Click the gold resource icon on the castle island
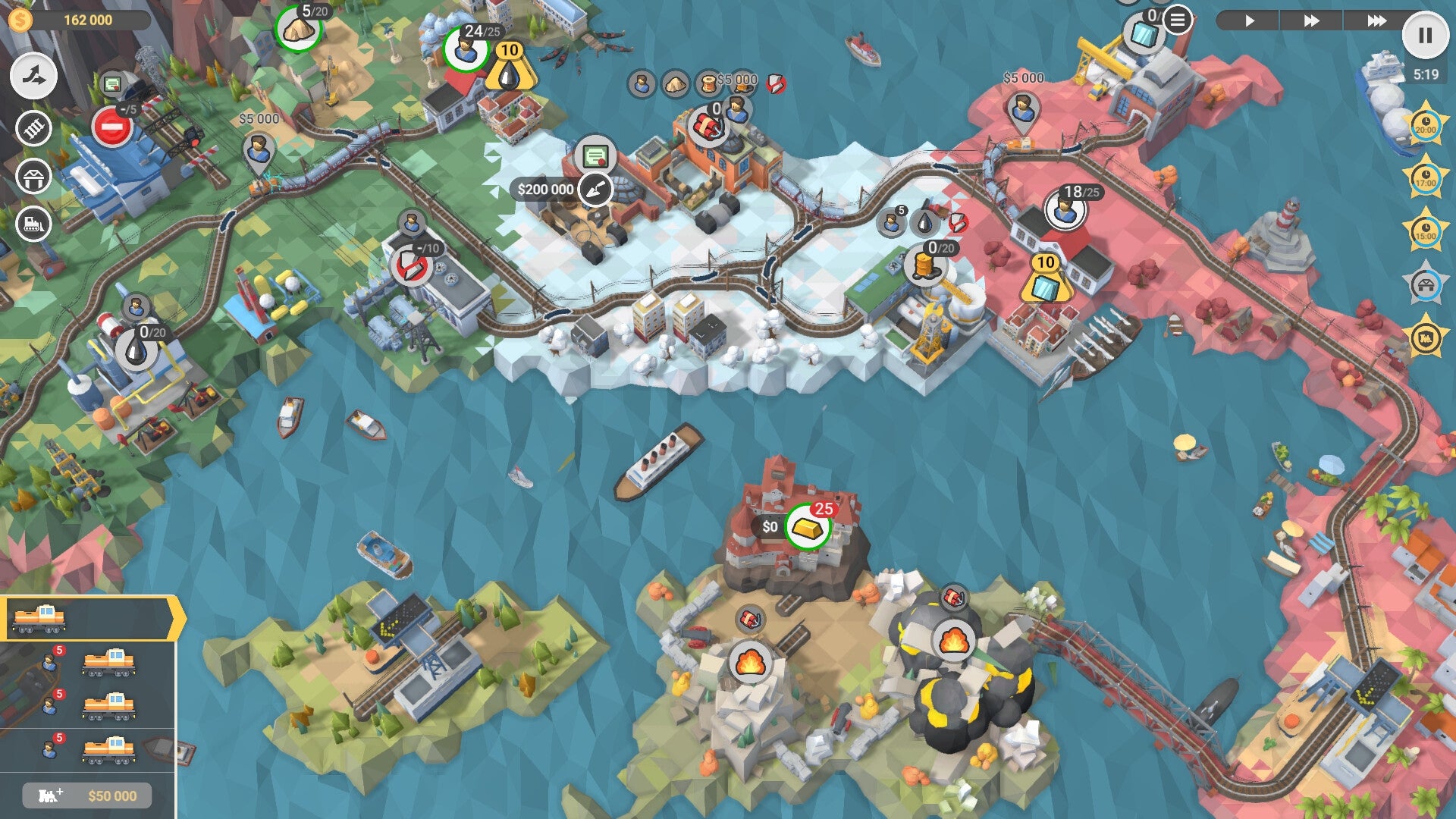Screen dimensions: 1456x819 pyautogui.click(x=807, y=526)
